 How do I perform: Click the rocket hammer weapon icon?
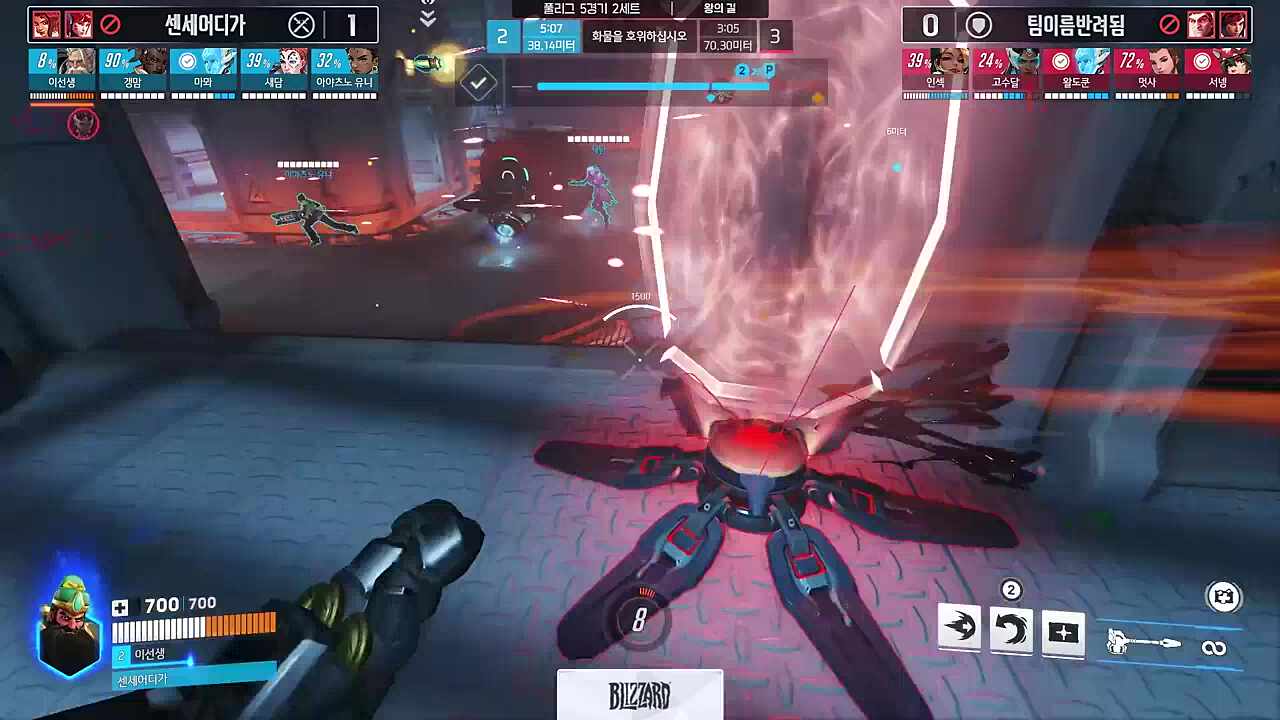(1145, 643)
